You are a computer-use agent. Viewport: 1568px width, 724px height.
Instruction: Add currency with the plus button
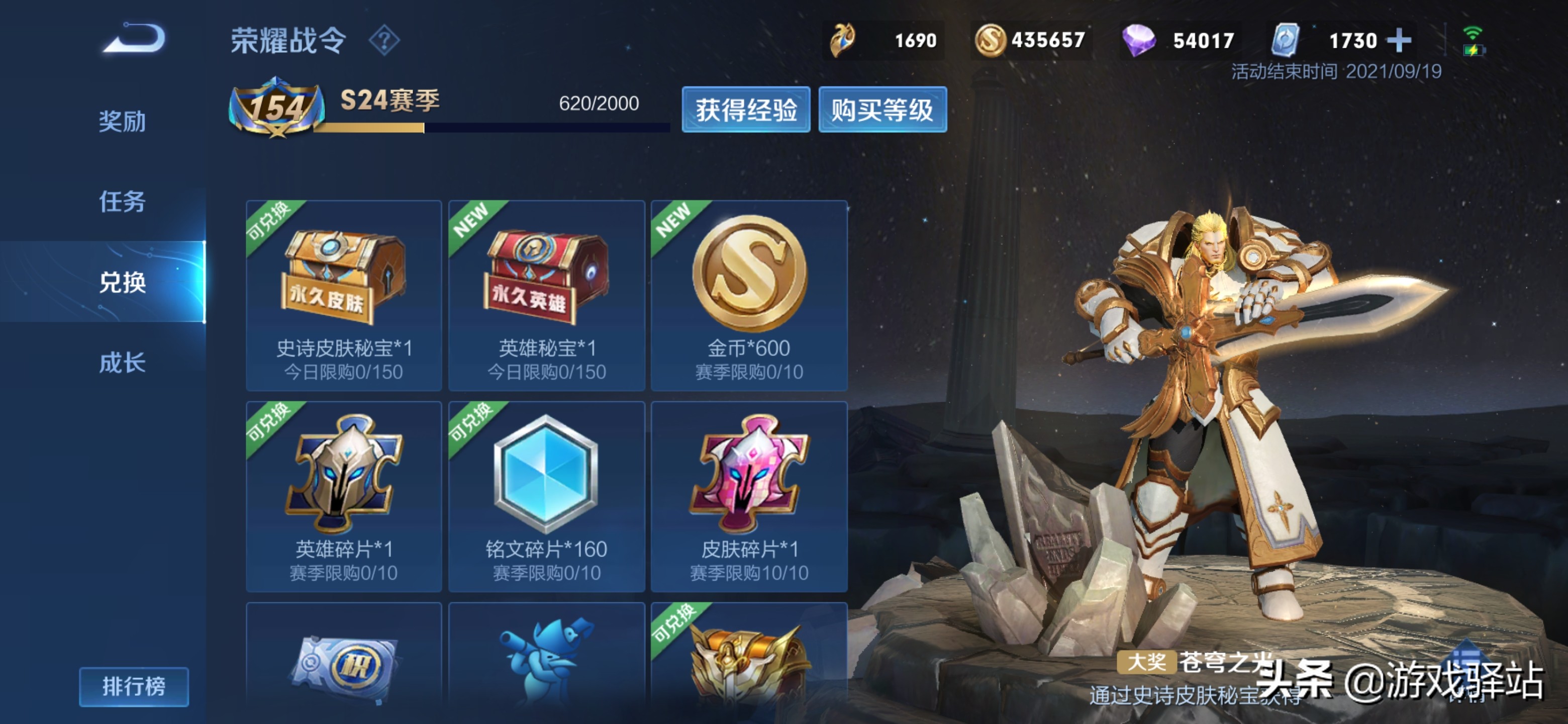click(x=1398, y=41)
